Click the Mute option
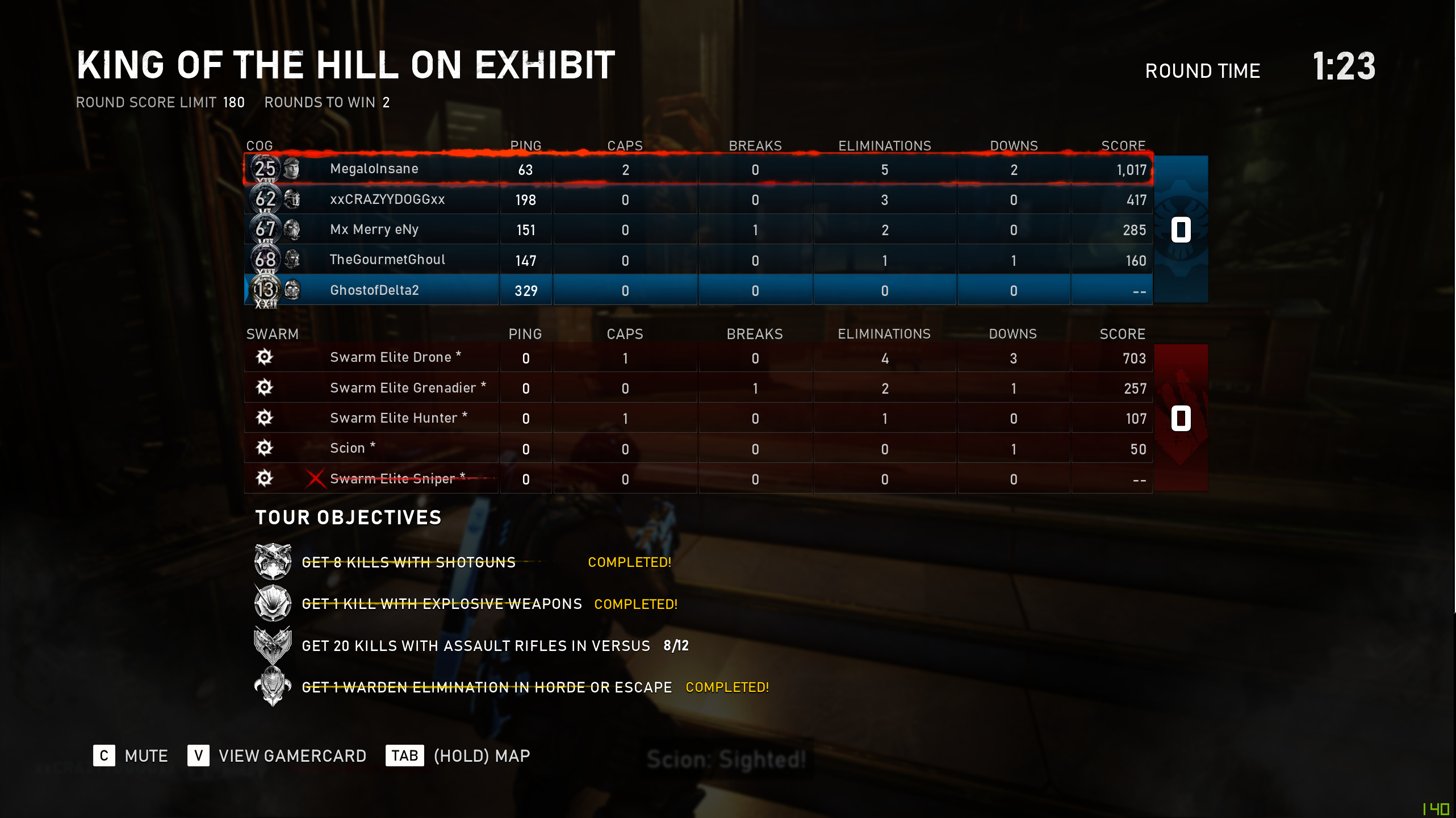 tap(131, 756)
